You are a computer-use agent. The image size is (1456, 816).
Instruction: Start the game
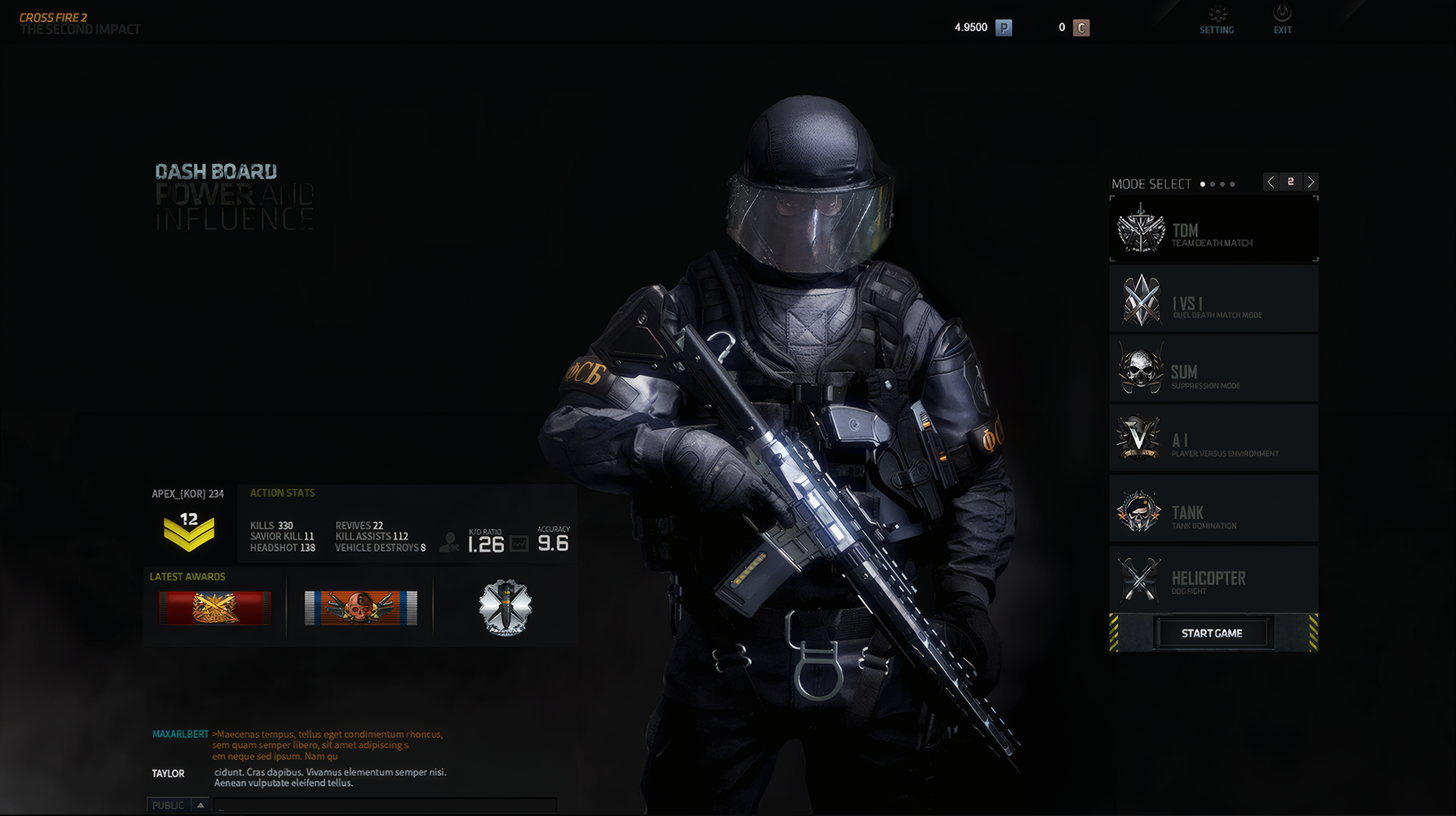[1212, 633]
